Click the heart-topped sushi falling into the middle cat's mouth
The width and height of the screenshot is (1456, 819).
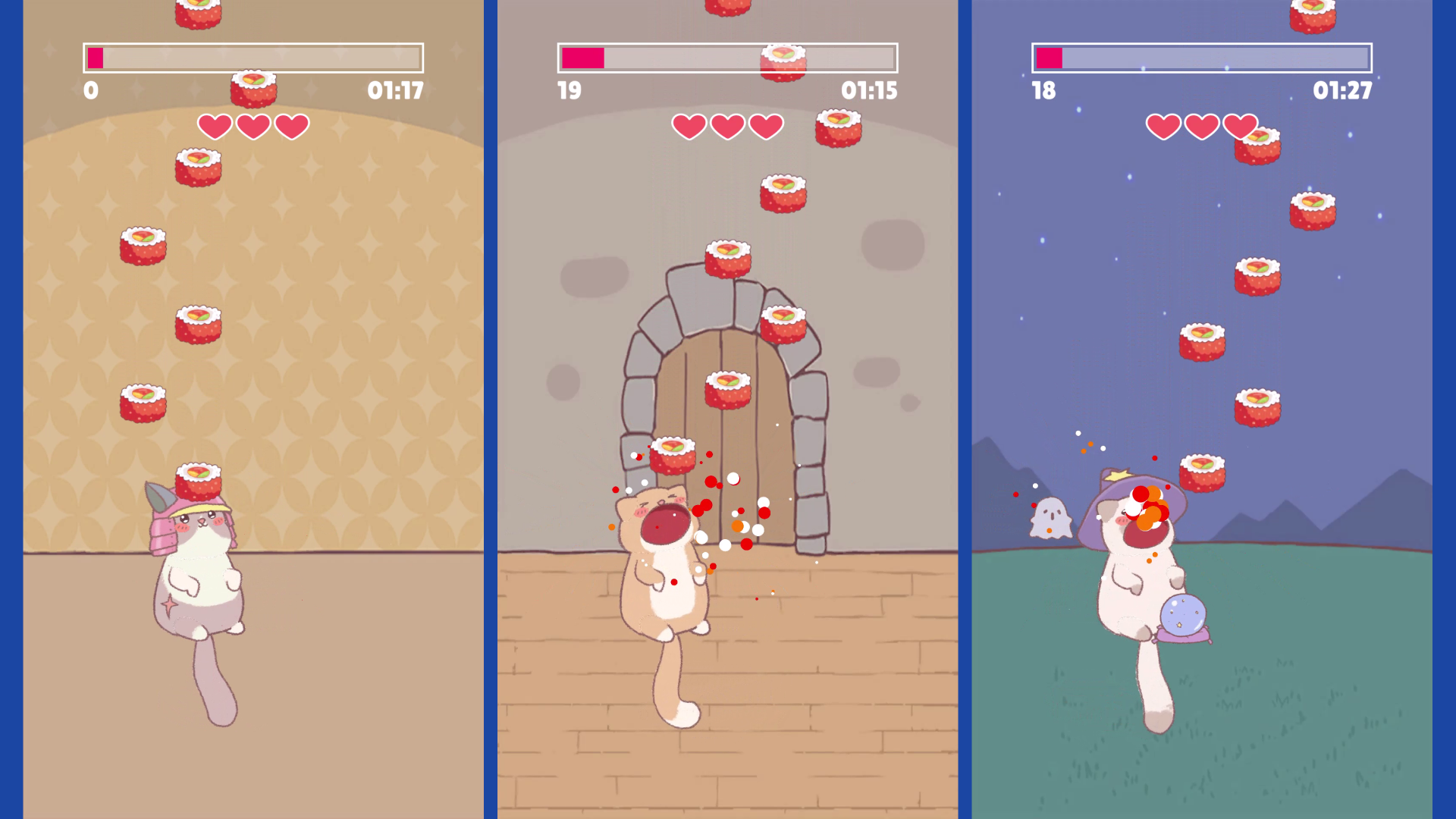click(x=673, y=457)
